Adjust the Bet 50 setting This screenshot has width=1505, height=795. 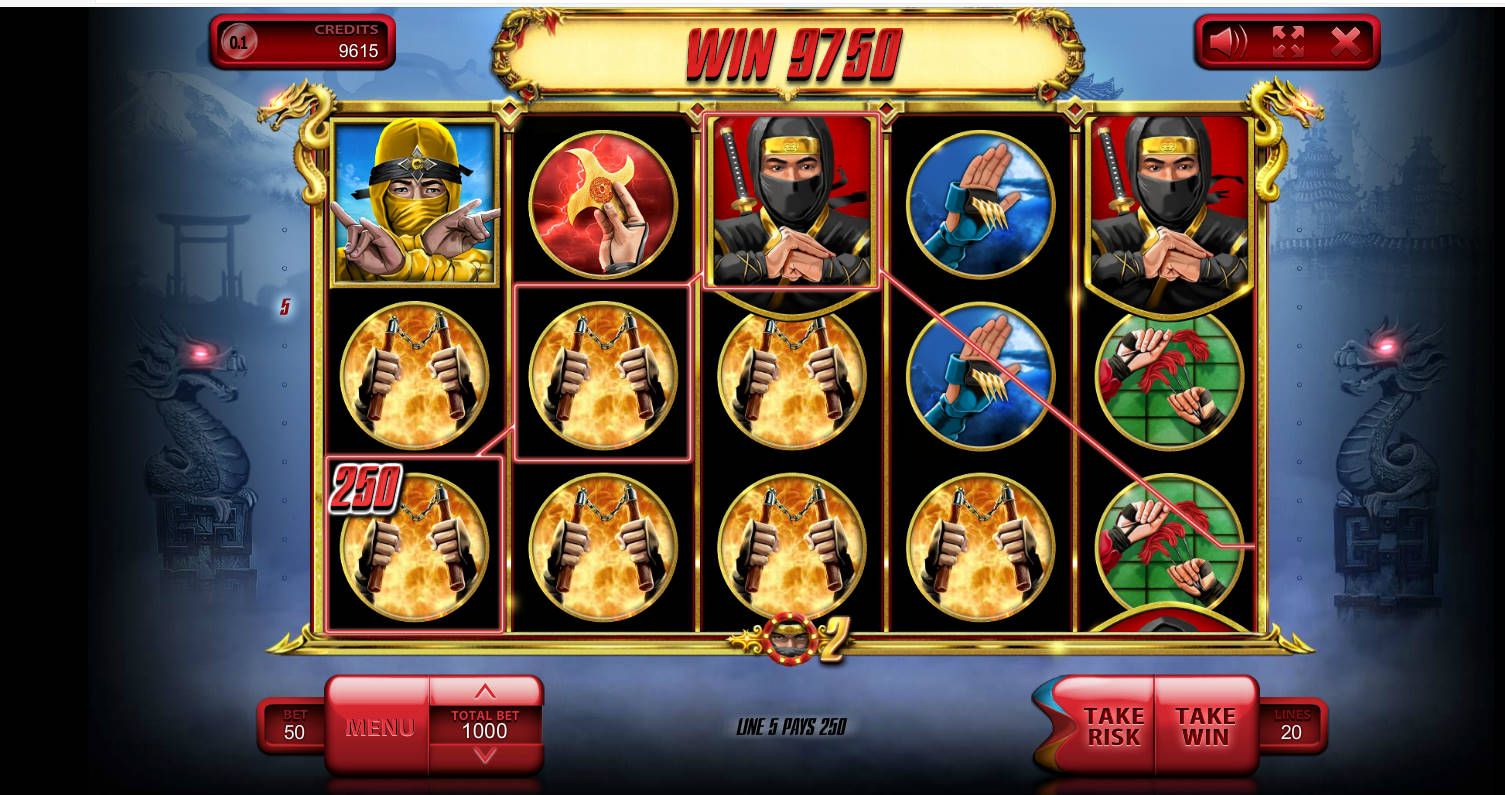tap(294, 726)
